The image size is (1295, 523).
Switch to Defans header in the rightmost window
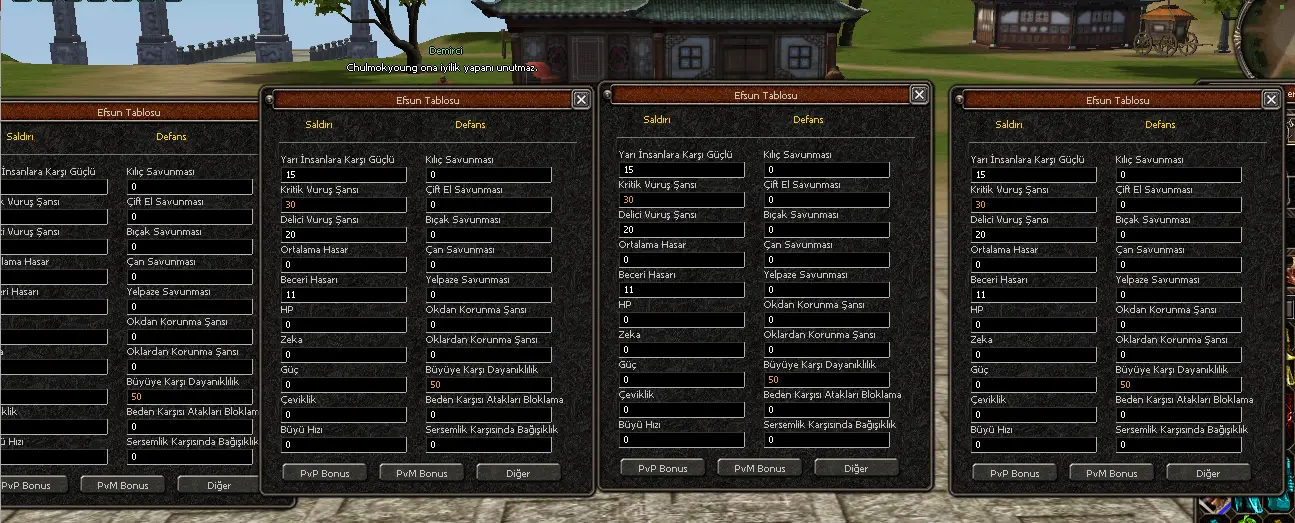[x=1160, y=125]
